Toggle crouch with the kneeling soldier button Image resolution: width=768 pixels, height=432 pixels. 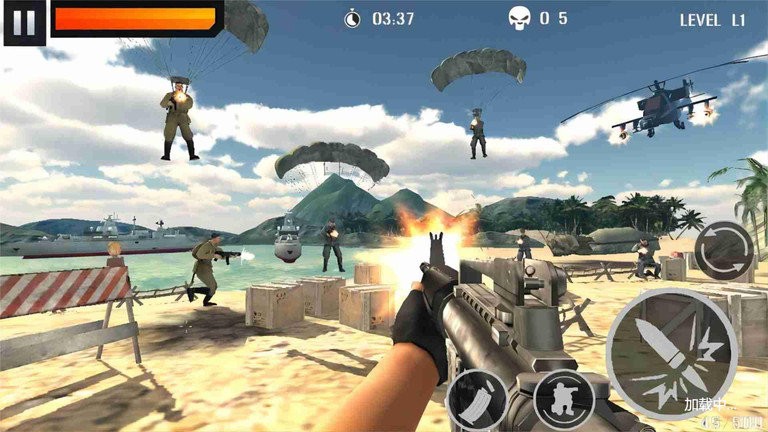pyautogui.click(x=564, y=399)
